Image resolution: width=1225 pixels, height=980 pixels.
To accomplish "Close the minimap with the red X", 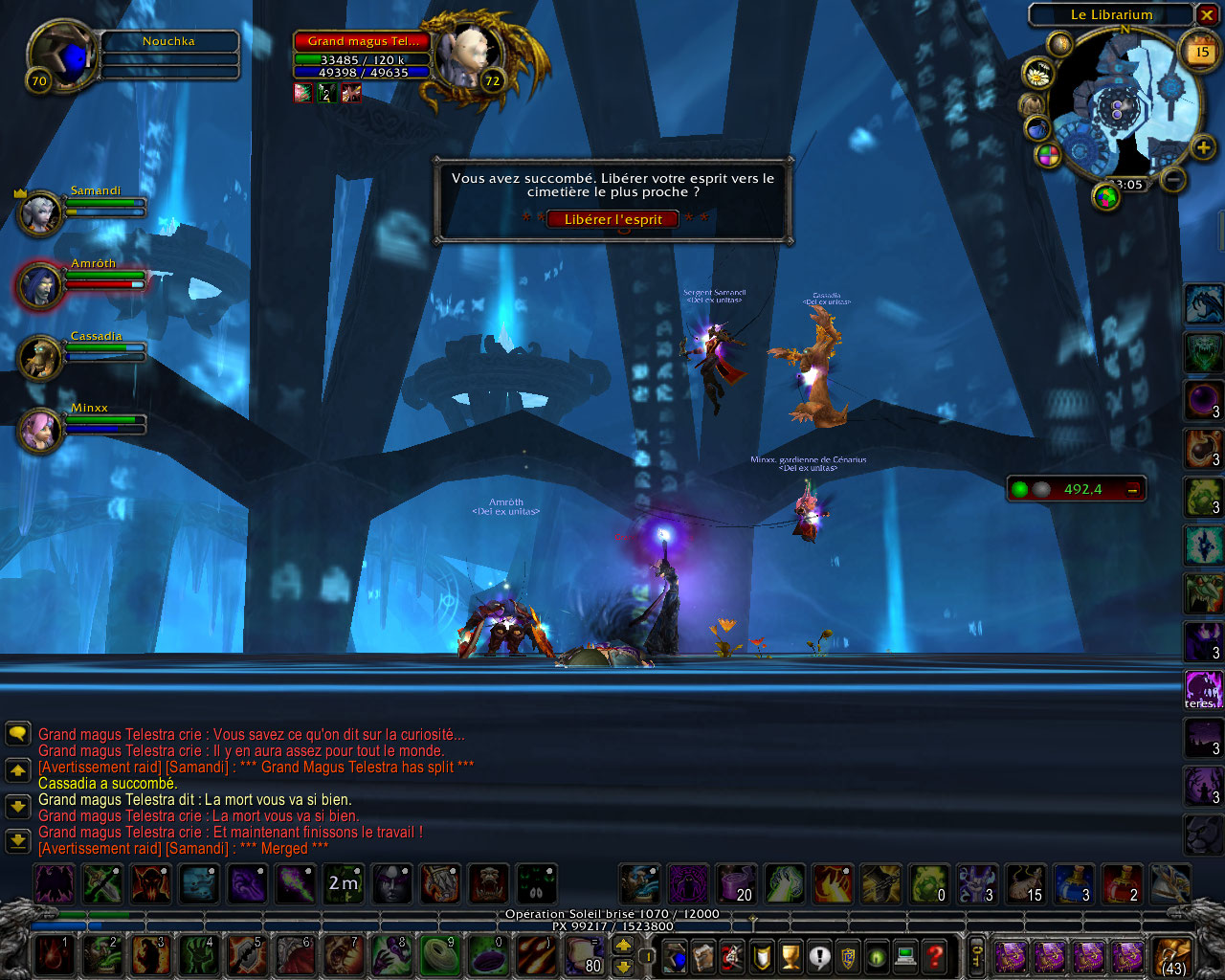I will click(x=1207, y=15).
